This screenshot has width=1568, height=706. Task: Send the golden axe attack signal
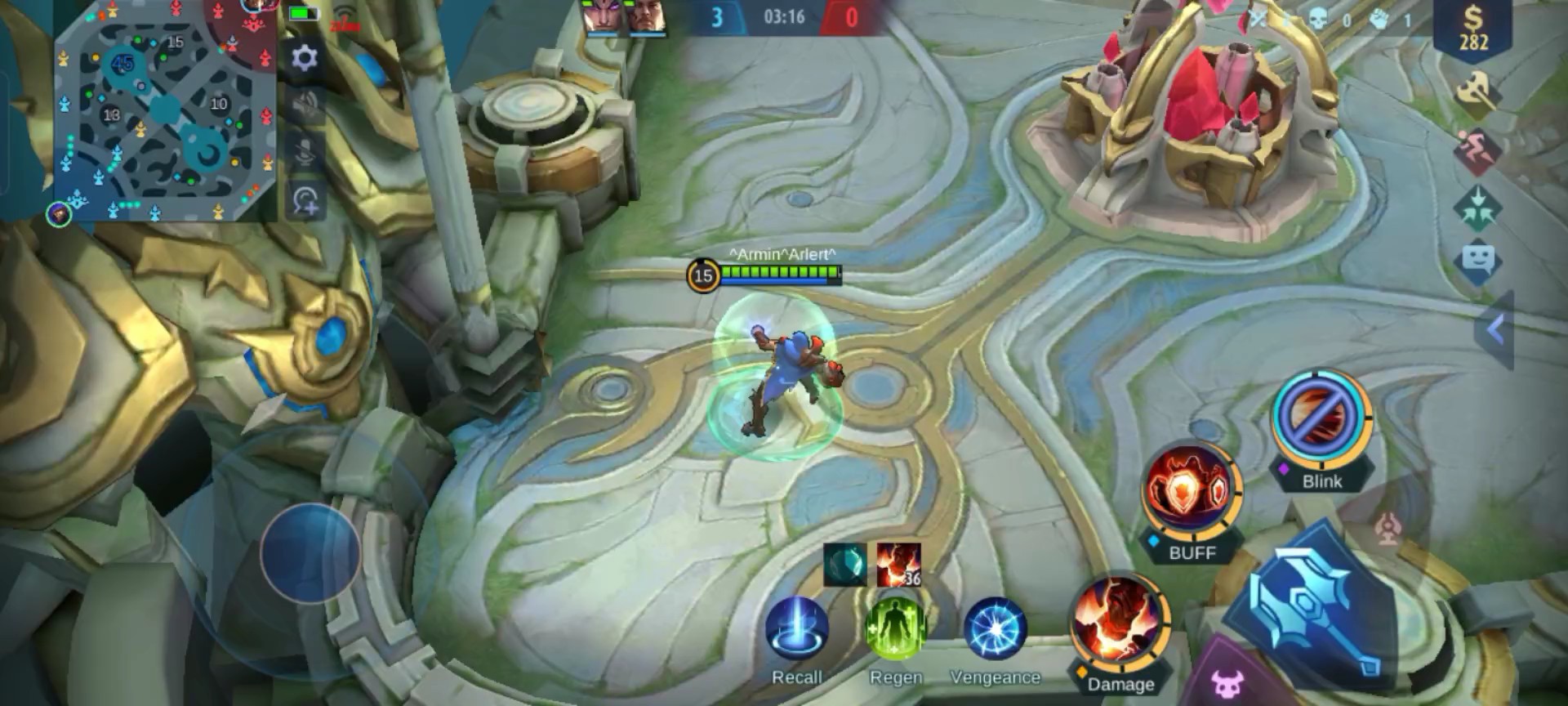[x=1477, y=92]
